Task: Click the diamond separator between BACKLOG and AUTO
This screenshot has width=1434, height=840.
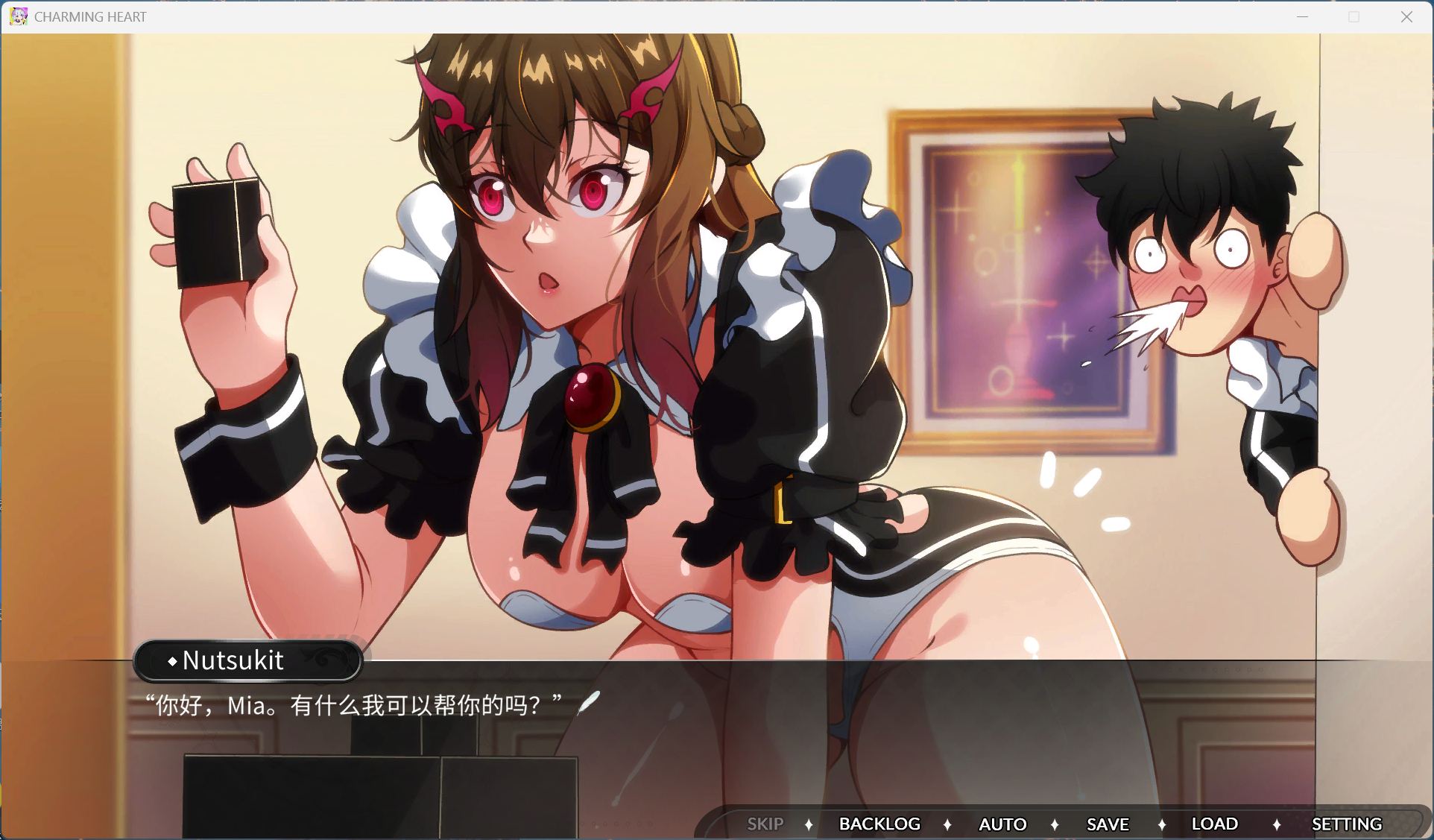Action: coord(949,824)
